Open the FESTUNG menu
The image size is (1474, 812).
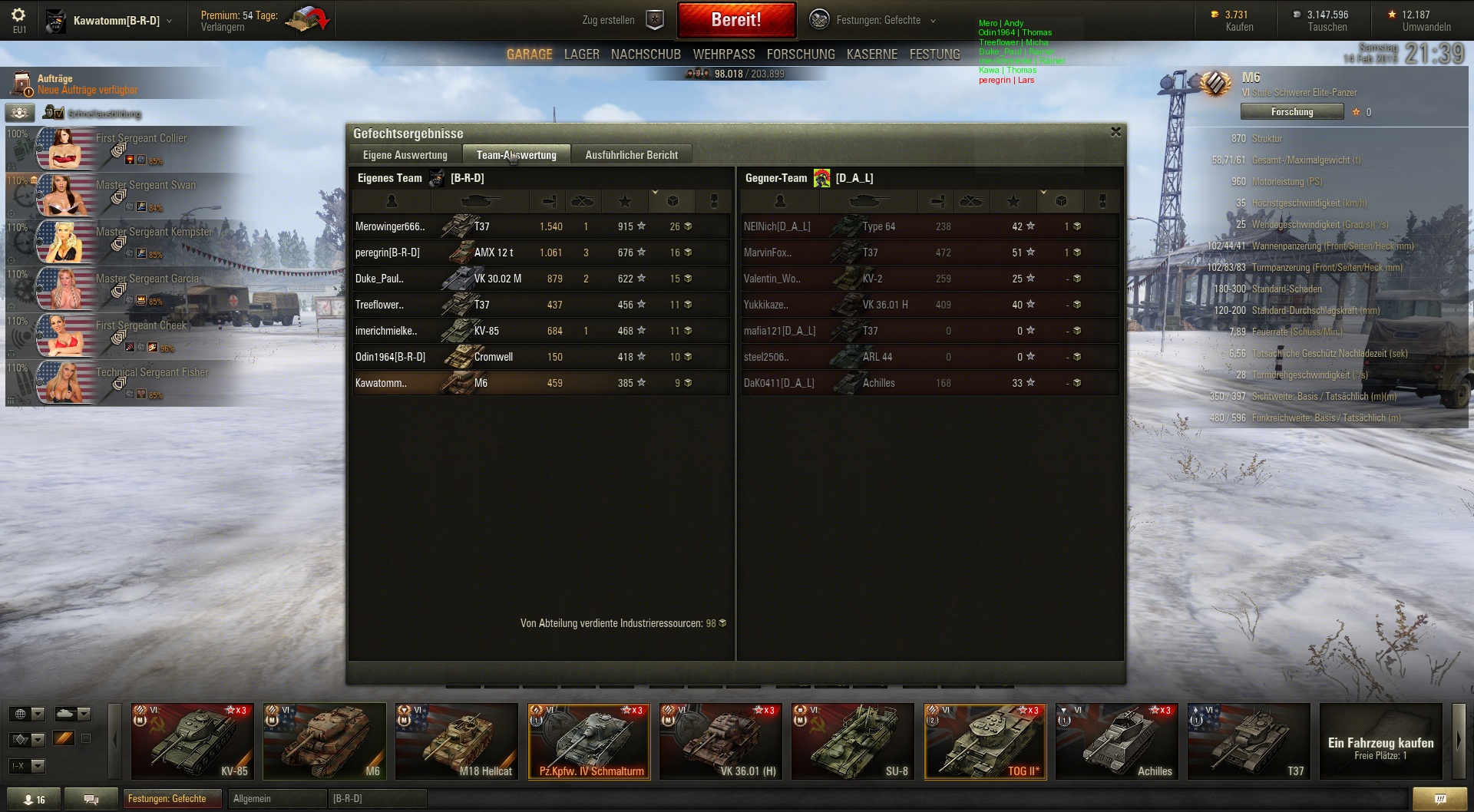(934, 54)
